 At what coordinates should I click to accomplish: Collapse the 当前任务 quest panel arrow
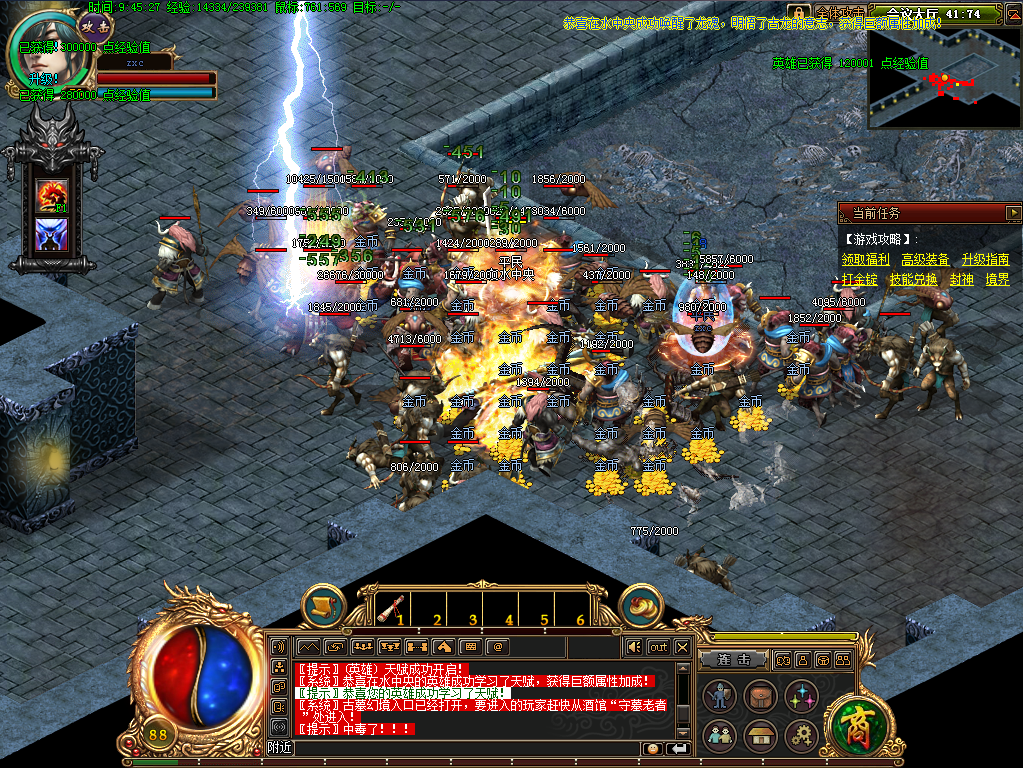coord(1013,213)
